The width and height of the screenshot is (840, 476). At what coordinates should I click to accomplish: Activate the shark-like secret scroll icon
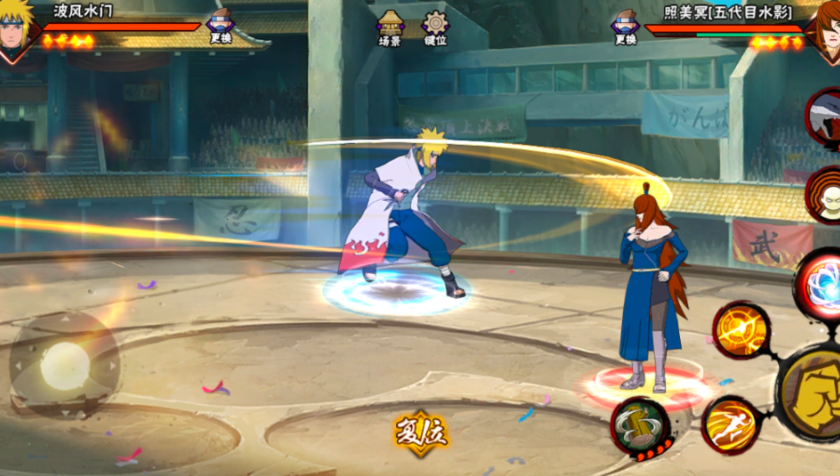[x=826, y=119]
